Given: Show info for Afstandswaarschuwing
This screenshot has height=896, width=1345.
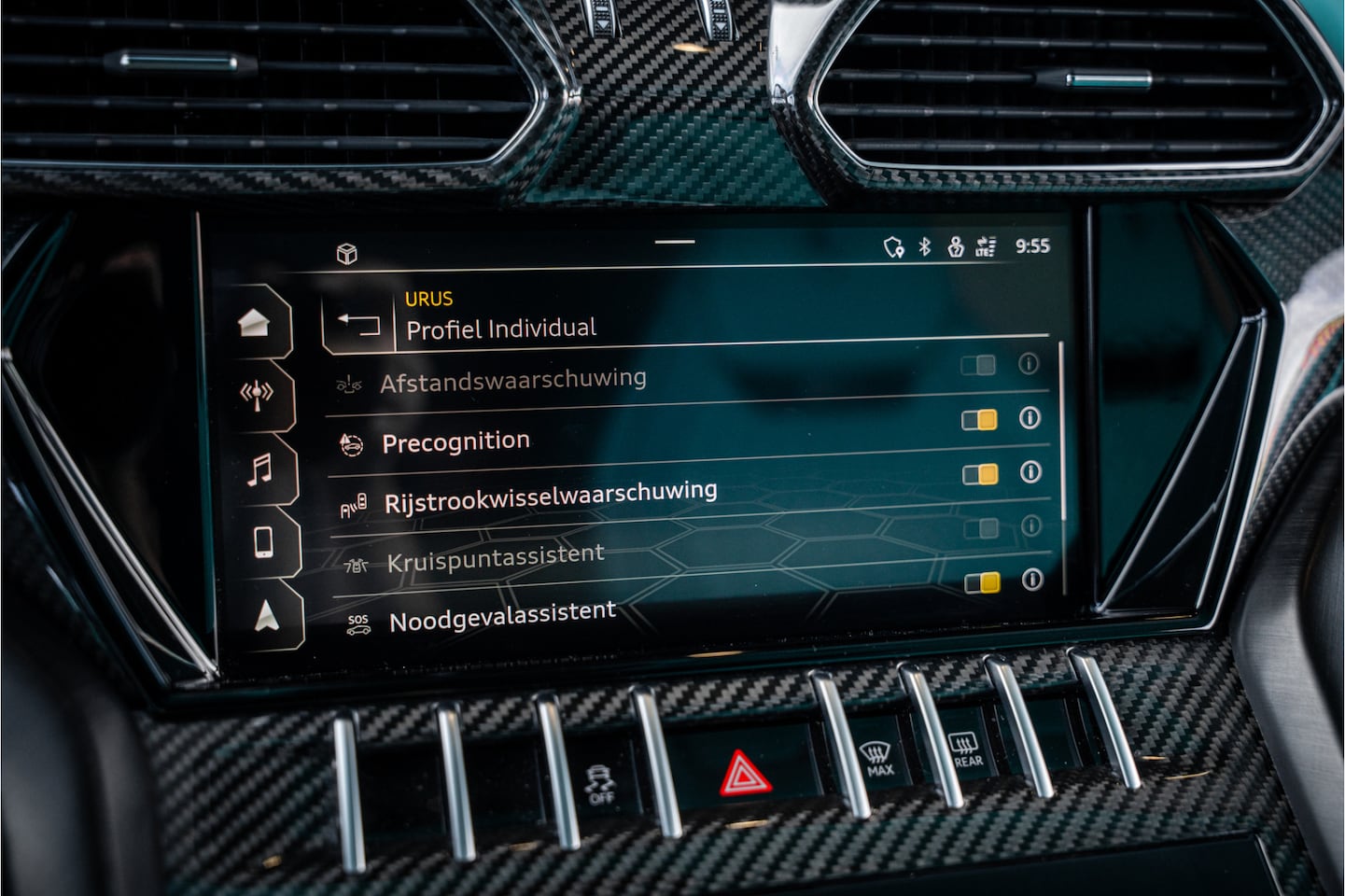Looking at the screenshot, I should pos(1028,363).
